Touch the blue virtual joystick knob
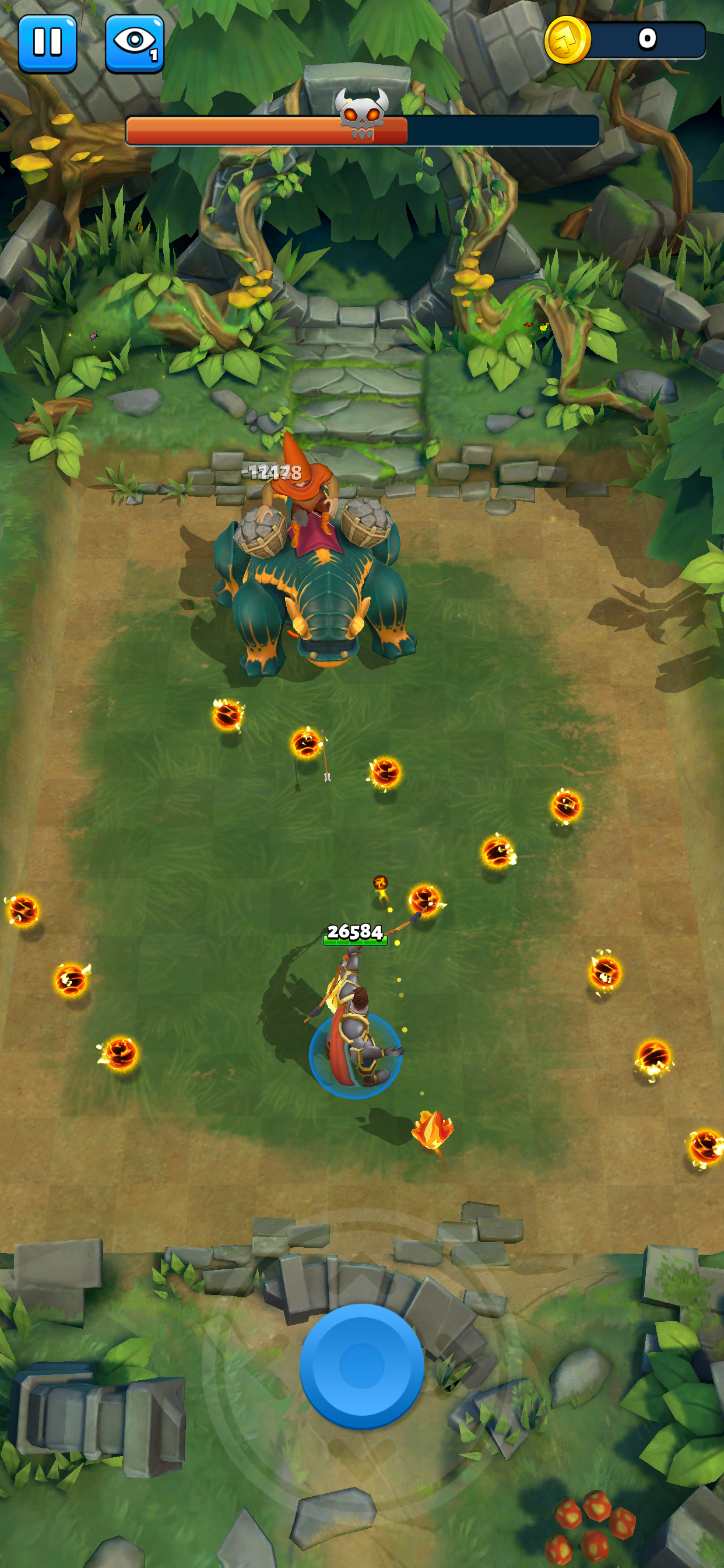The width and height of the screenshot is (724, 1568). coord(361,1366)
